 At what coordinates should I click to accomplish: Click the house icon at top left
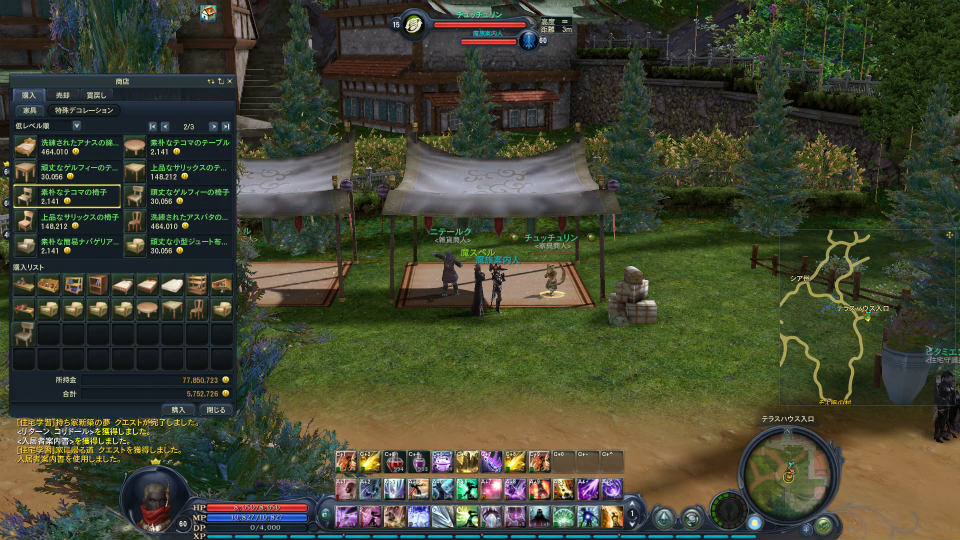(208, 13)
